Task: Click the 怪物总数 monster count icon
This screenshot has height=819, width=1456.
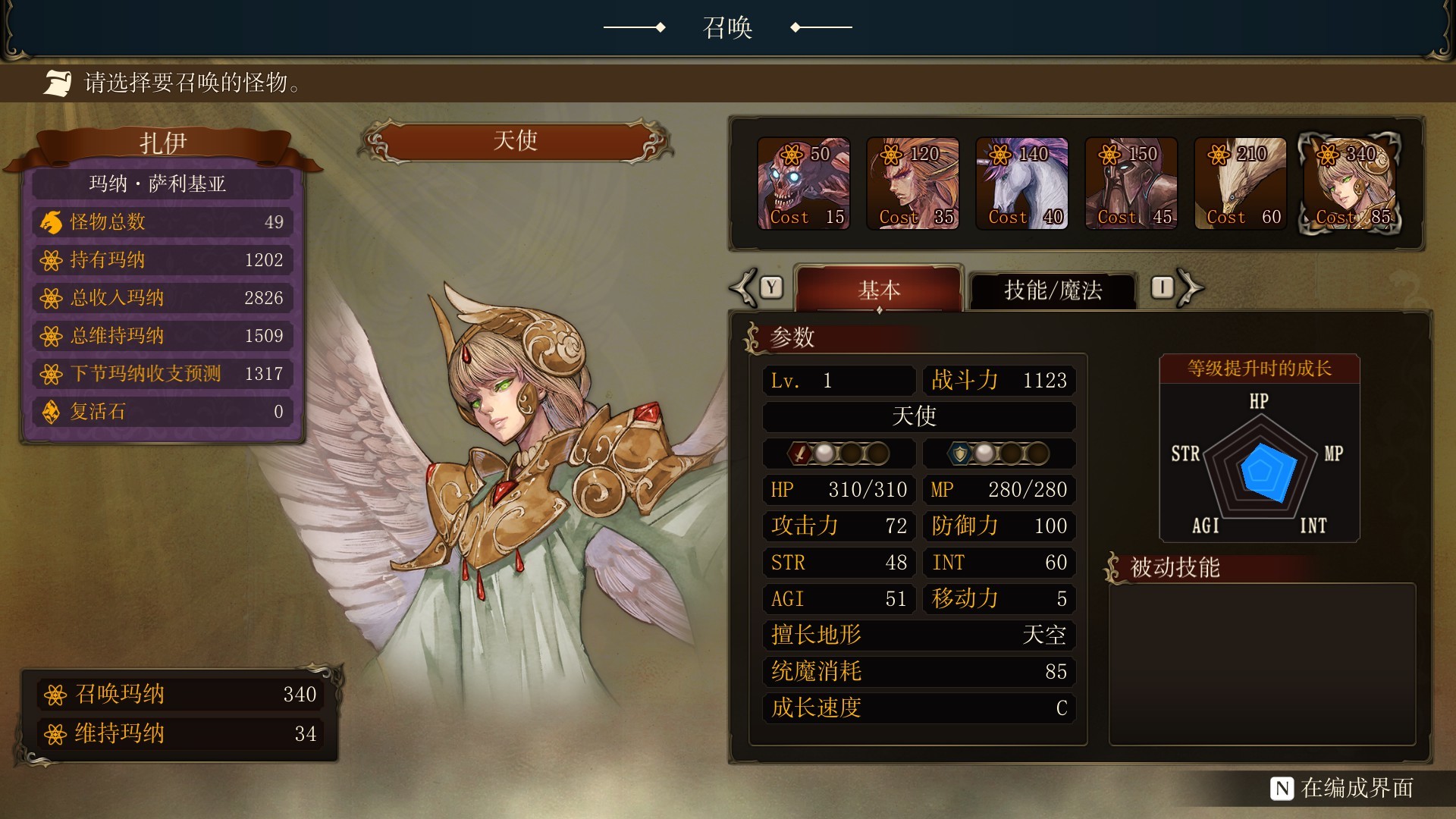Action: [50, 221]
